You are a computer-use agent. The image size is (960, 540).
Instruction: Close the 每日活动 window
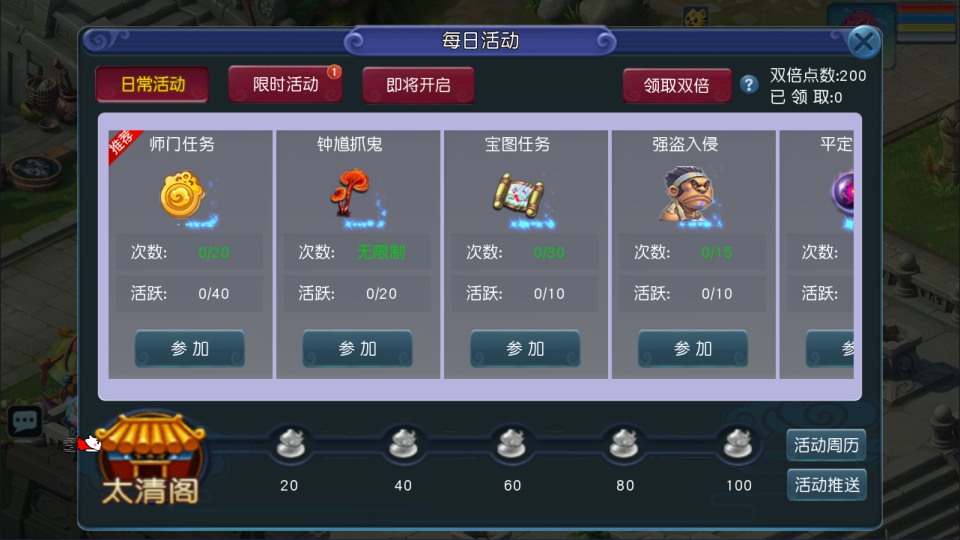click(864, 42)
